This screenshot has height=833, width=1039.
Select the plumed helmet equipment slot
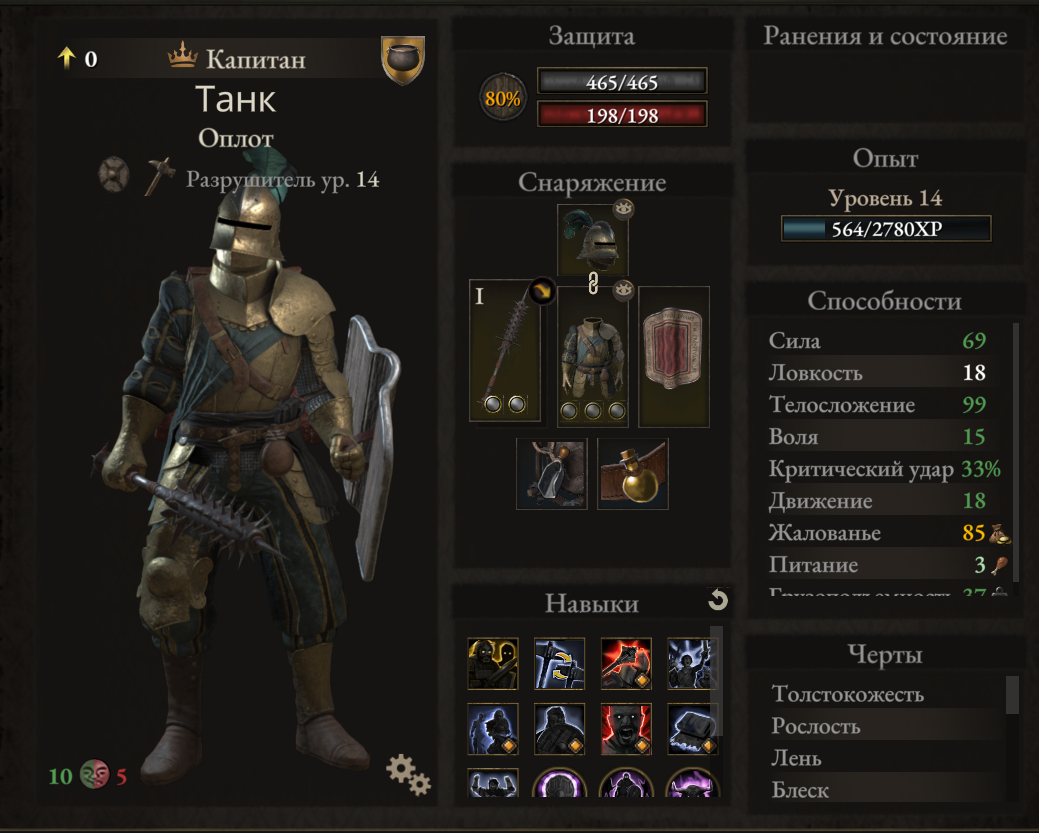[592, 241]
